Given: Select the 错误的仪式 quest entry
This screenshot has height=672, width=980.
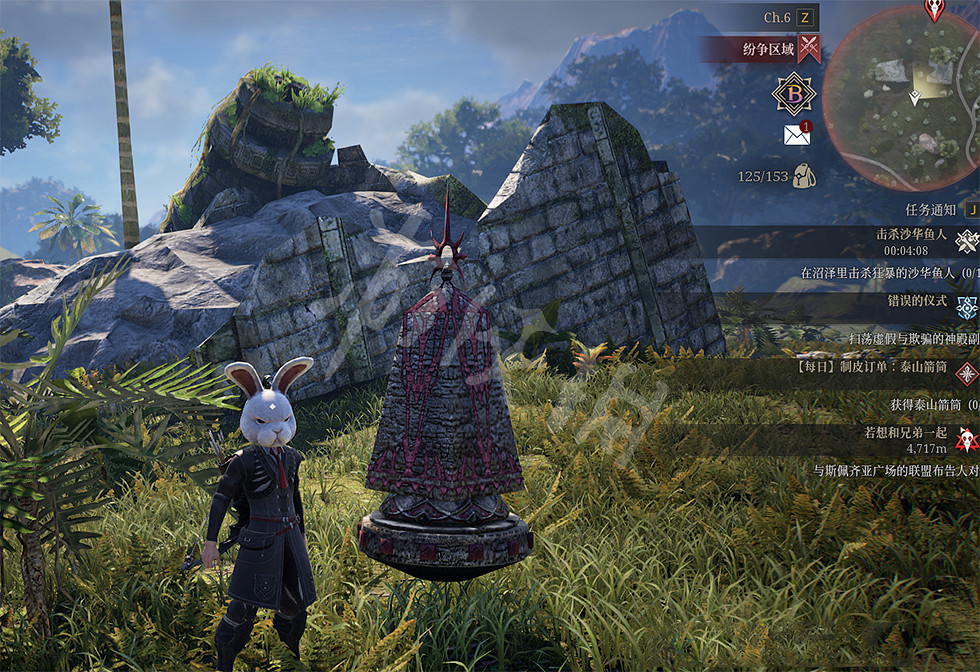Looking at the screenshot, I should coord(916,301).
